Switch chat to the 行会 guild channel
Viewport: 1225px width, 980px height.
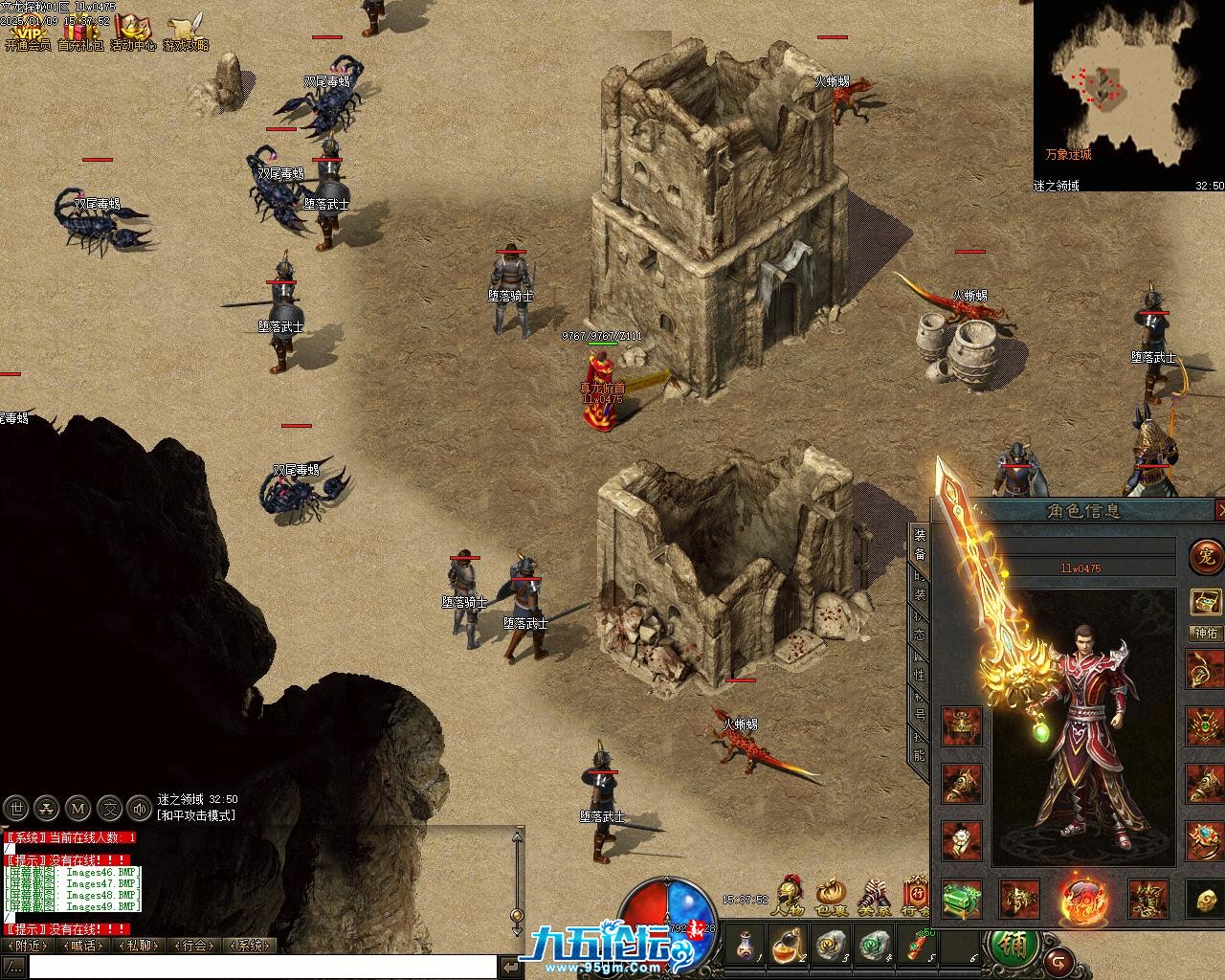click(x=194, y=946)
